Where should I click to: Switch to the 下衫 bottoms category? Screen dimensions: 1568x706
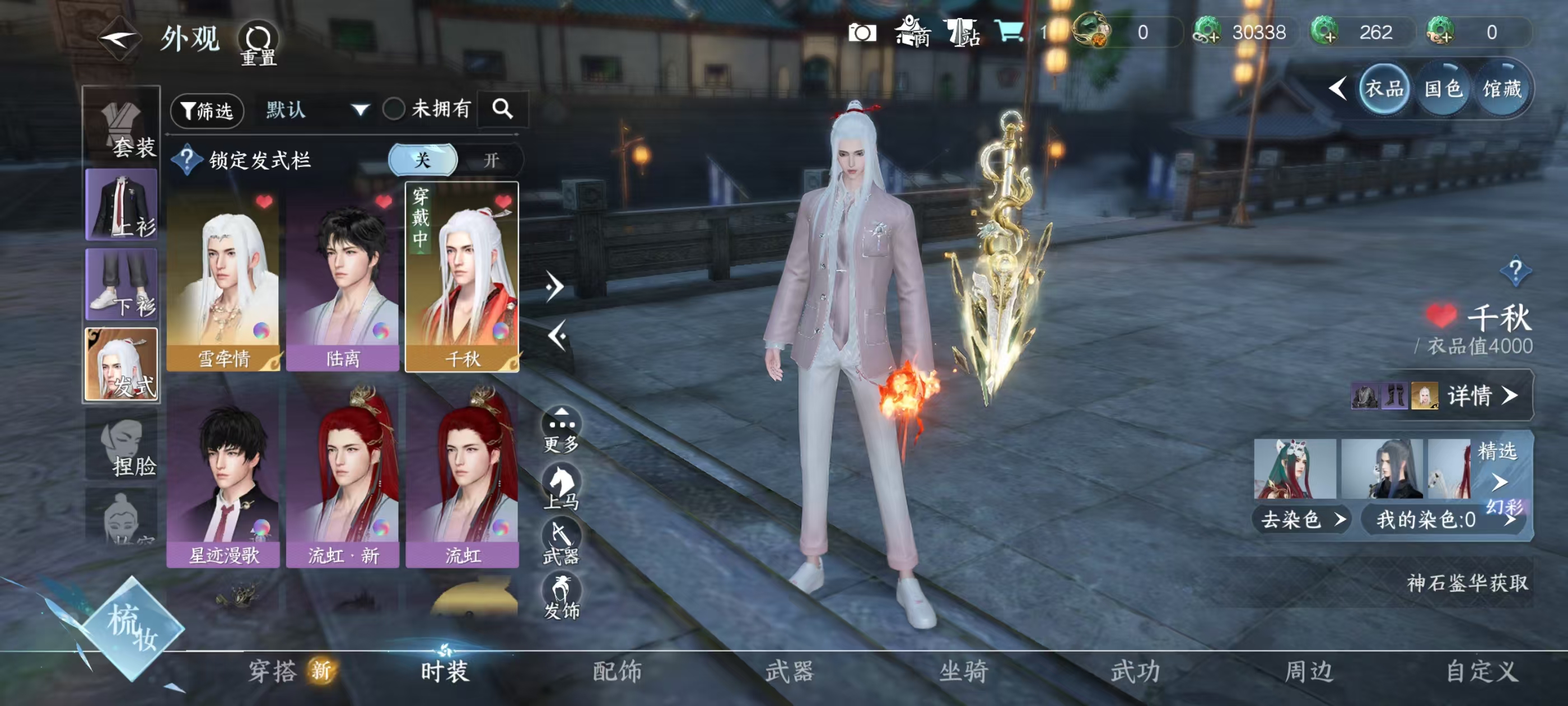click(x=122, y=285)
